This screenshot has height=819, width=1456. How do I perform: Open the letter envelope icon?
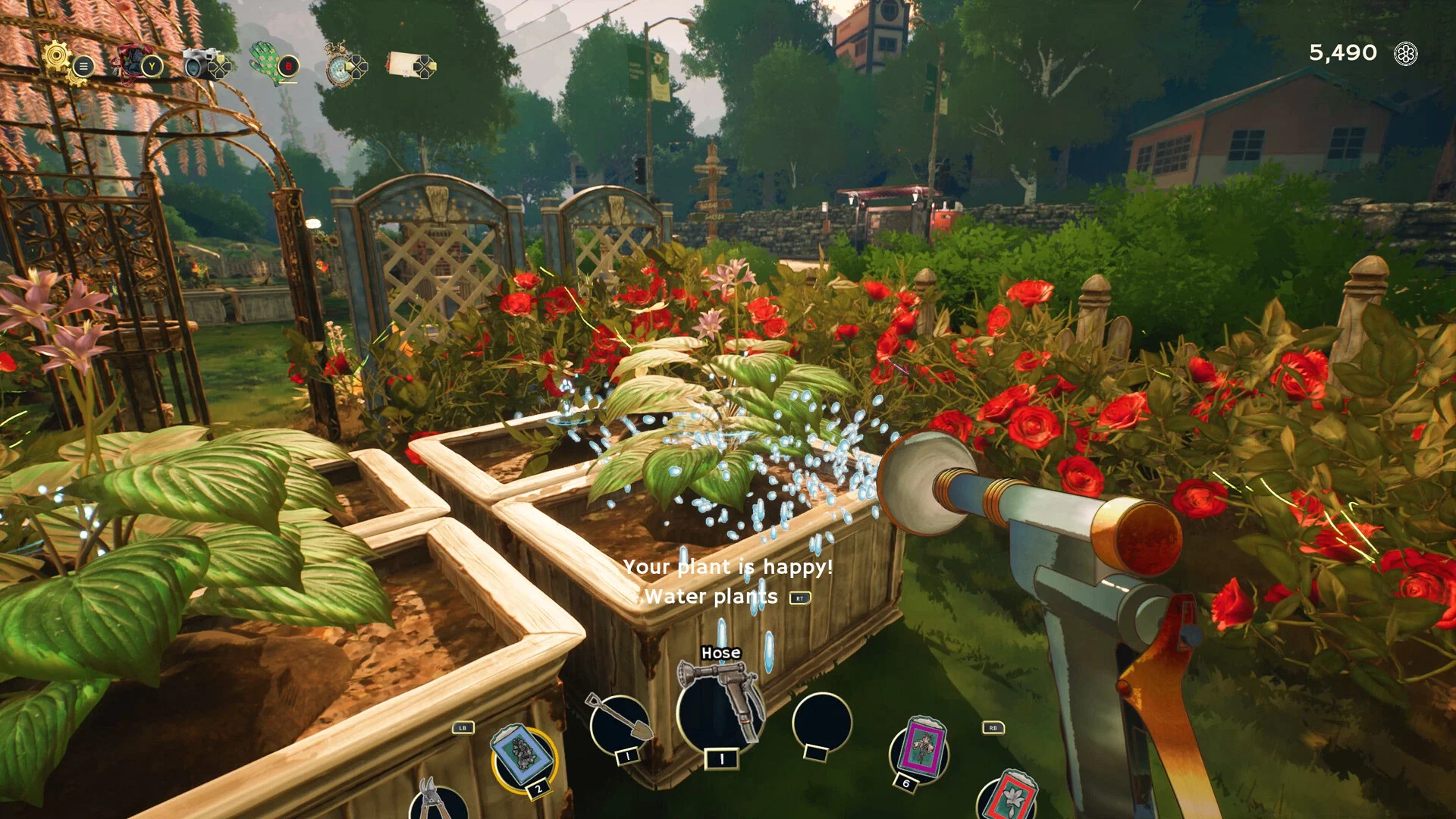(402, 65)
